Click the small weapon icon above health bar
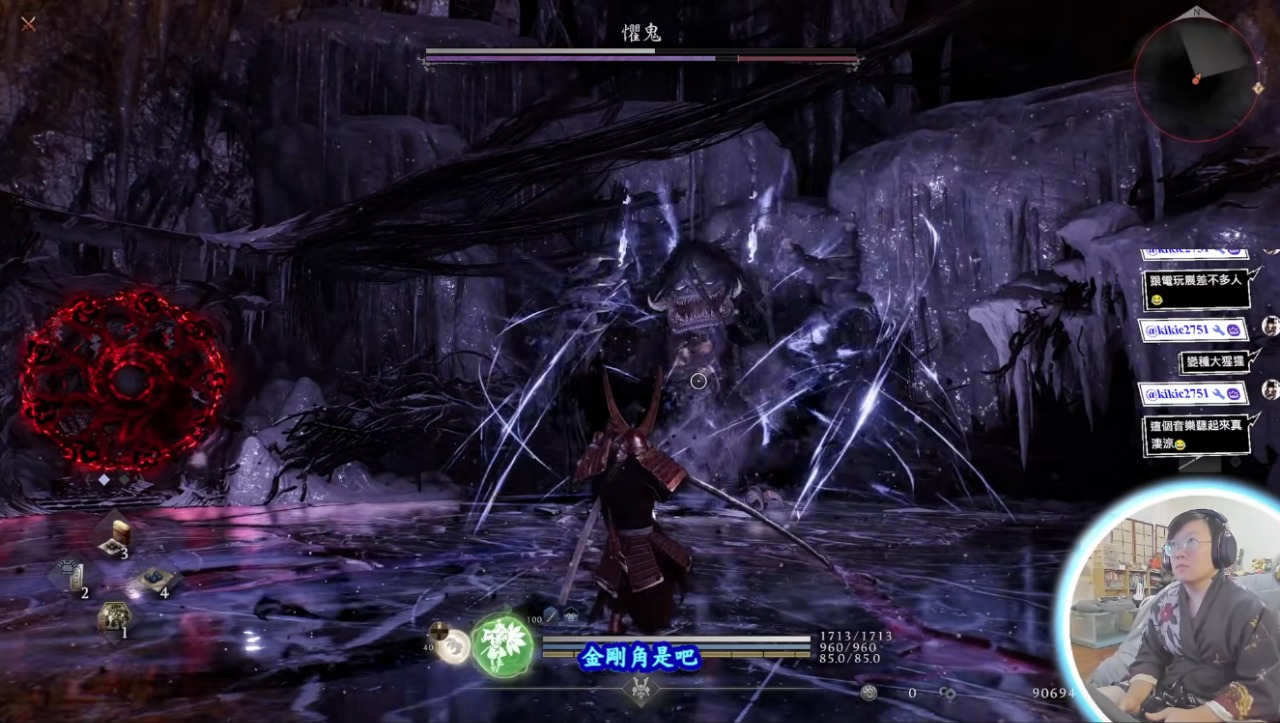The height and width of the screenshot is (723, 1280). [x=551, y=615]
